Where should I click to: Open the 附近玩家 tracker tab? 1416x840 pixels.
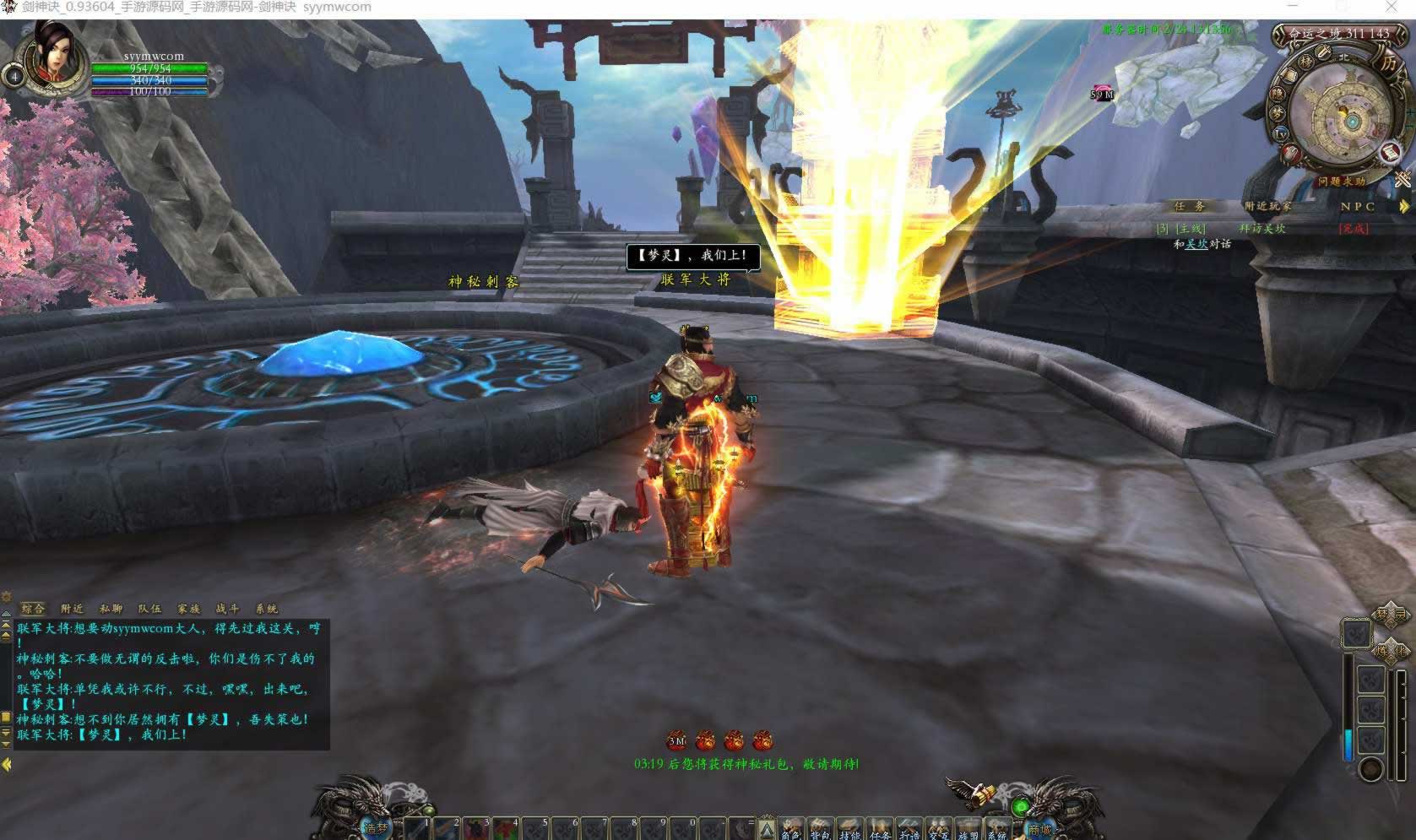click(x=1267, y=206)
